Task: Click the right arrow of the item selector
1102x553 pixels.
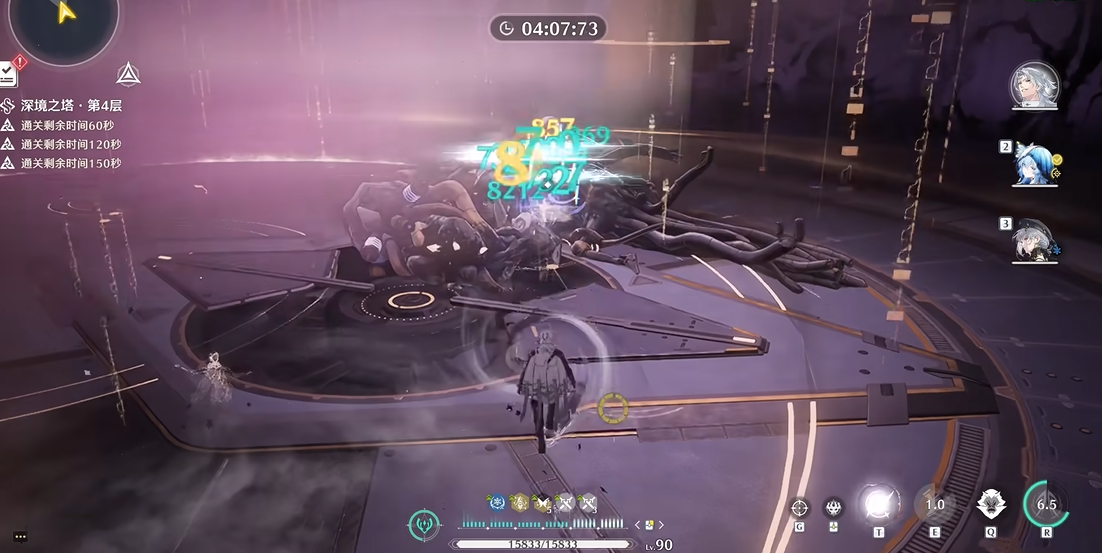Action: (x=661, y=525)
